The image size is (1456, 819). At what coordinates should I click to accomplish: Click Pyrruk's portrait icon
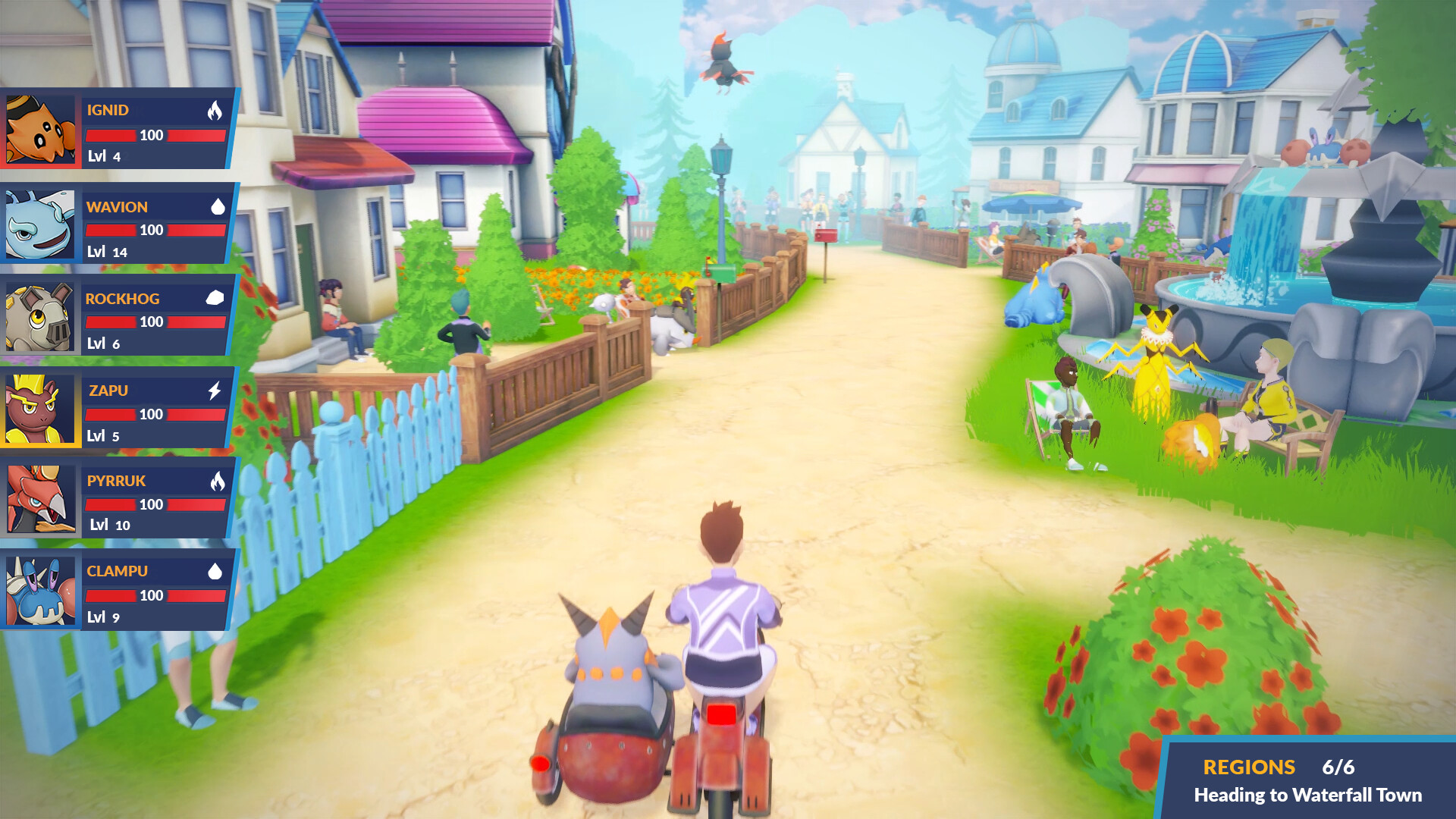40,497
